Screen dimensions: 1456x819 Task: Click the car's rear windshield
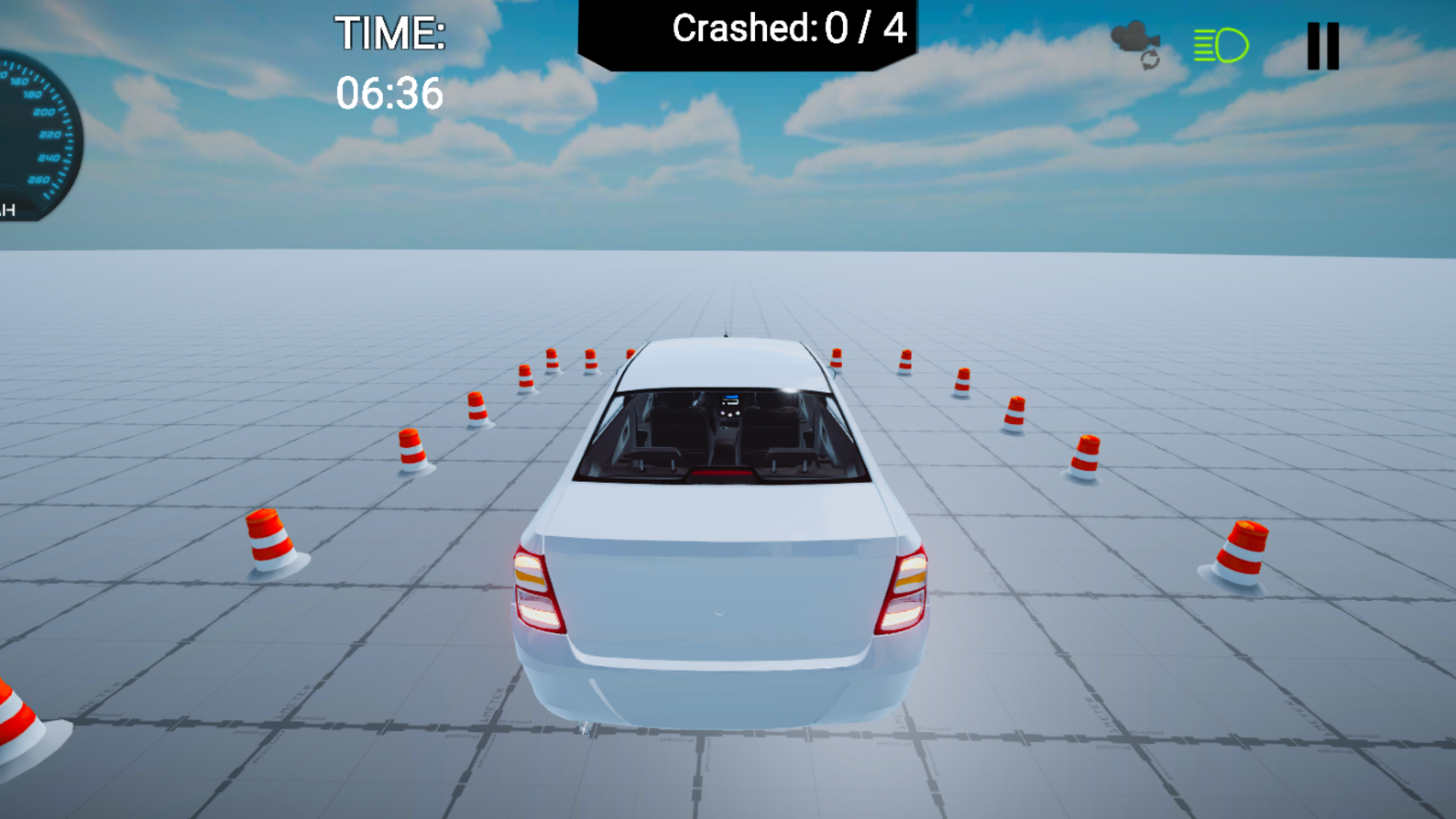(x=724, y=431)
